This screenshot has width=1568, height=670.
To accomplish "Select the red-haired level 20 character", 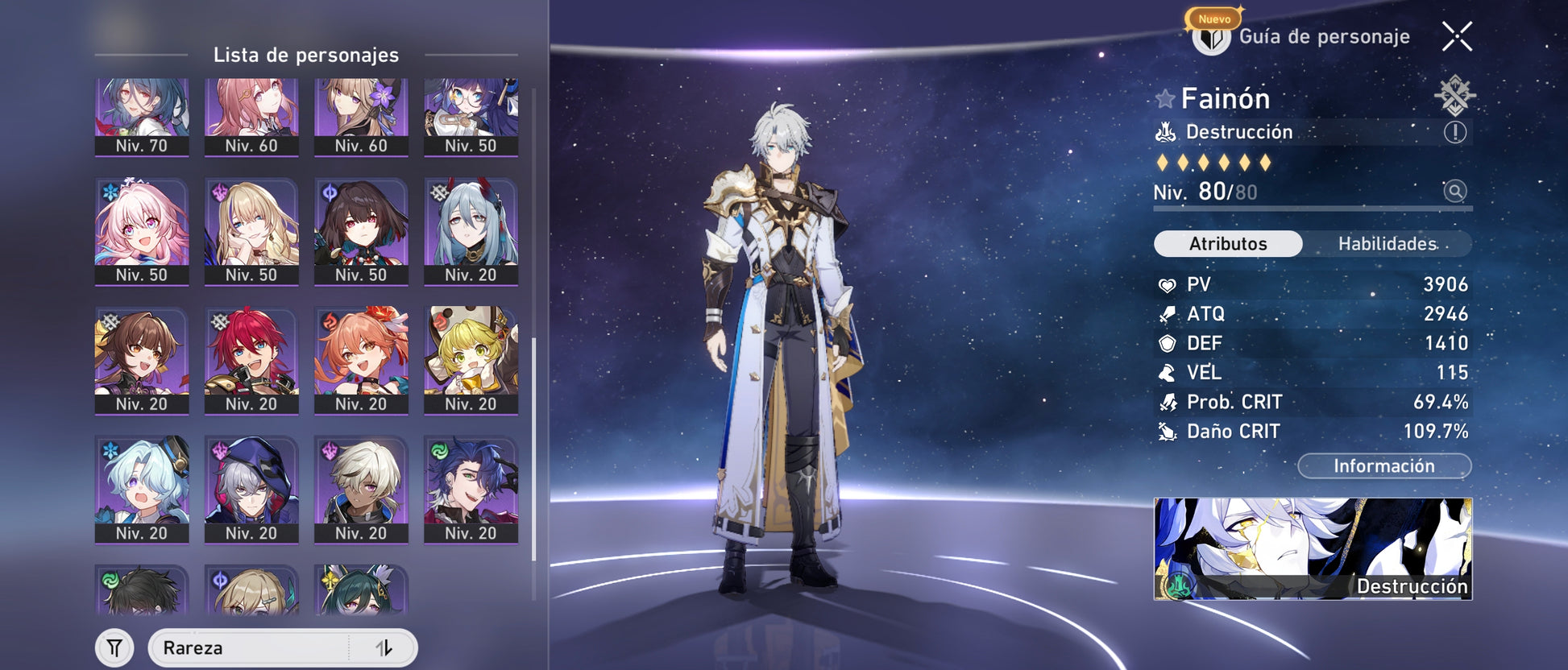I will coord(251,360).
